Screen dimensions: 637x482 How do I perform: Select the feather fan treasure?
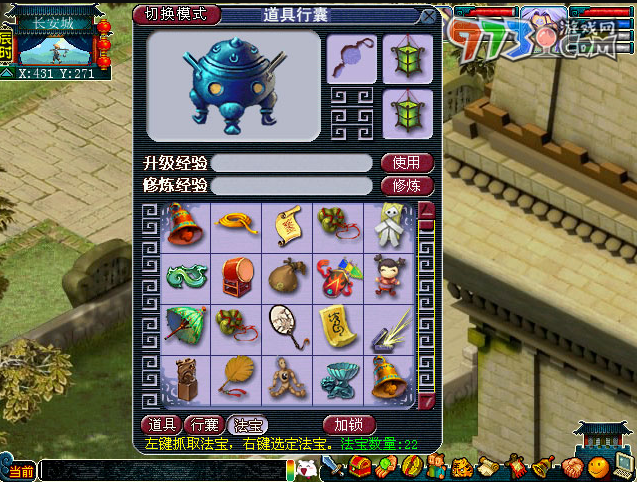(x=236, y=377)
